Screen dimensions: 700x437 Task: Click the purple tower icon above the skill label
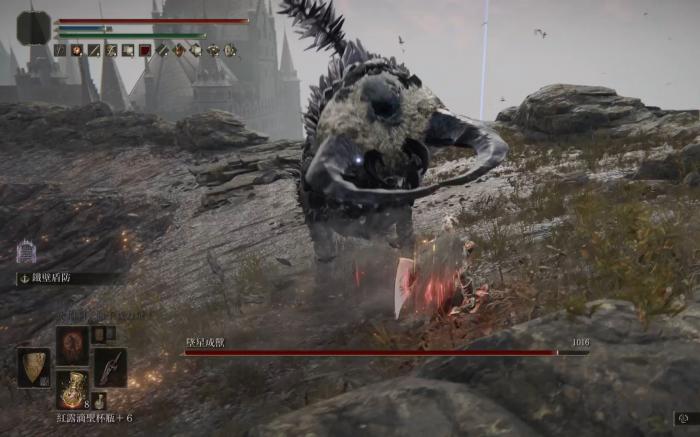tap(27, 251)
